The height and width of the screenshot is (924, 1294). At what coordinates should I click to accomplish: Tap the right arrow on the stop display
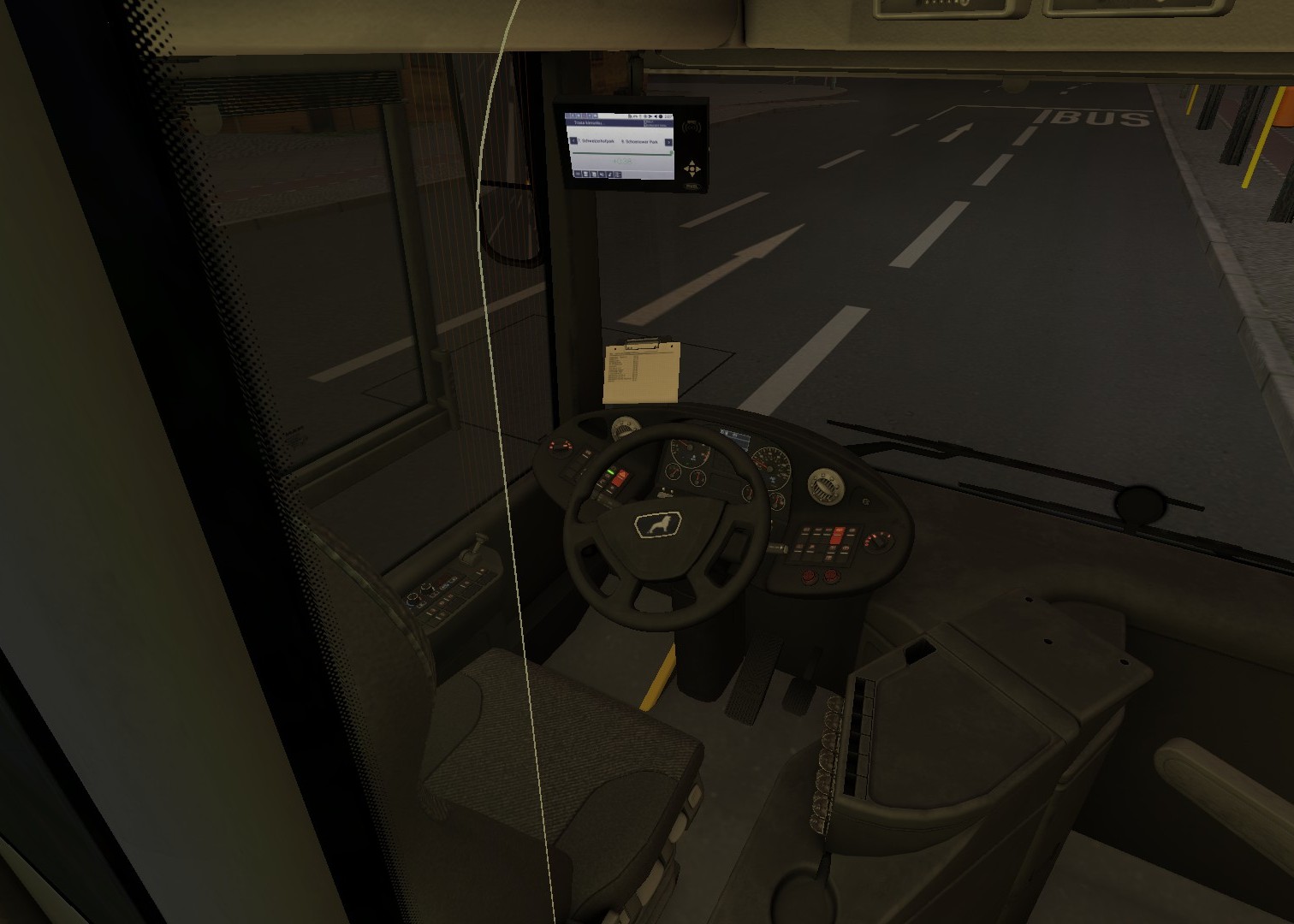(x=668, y=142)
